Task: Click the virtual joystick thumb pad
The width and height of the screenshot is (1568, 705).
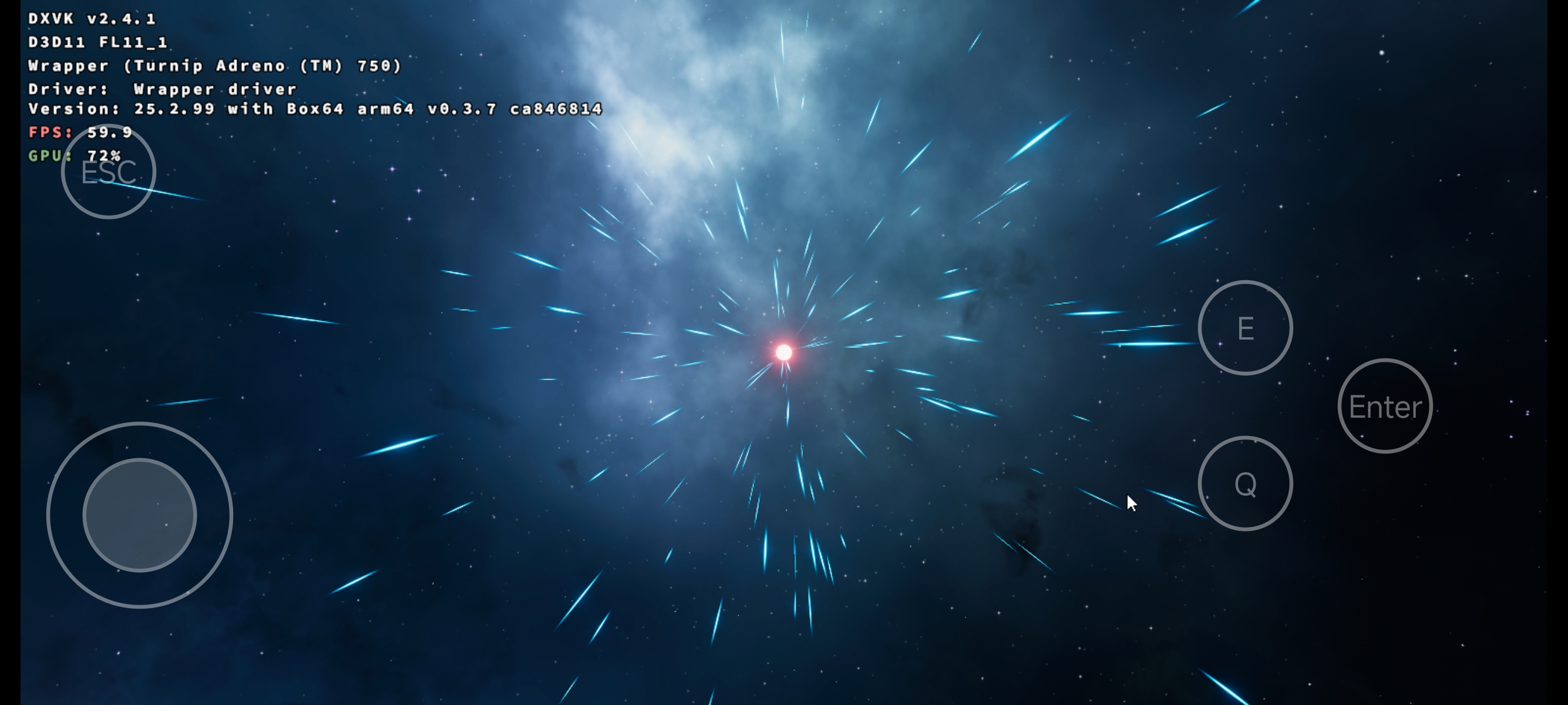Action: click(139, 515)
